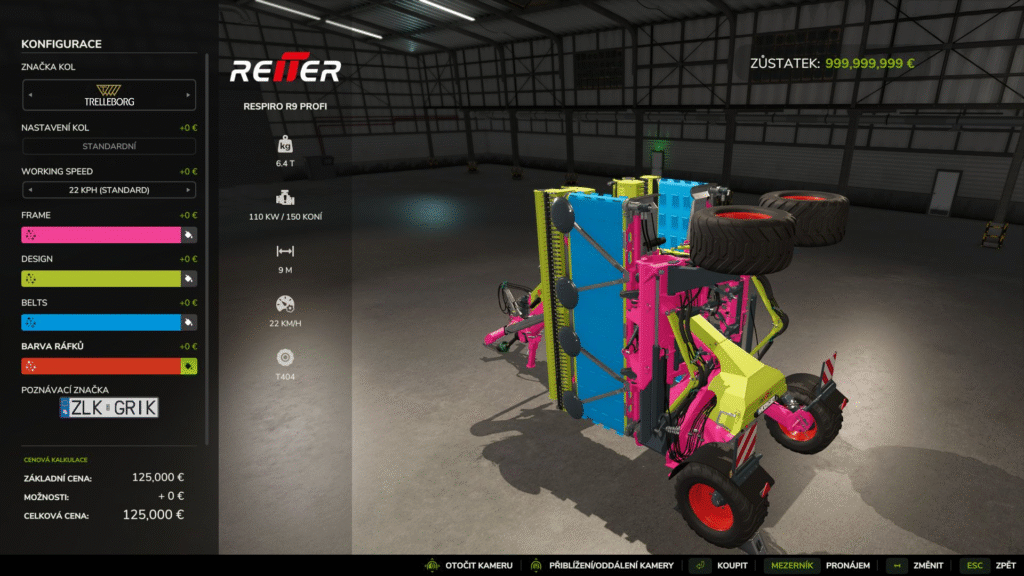Screen dimensions: 1024x576
Task: Select previous wheel brand arrow
Action: point(29,95)
